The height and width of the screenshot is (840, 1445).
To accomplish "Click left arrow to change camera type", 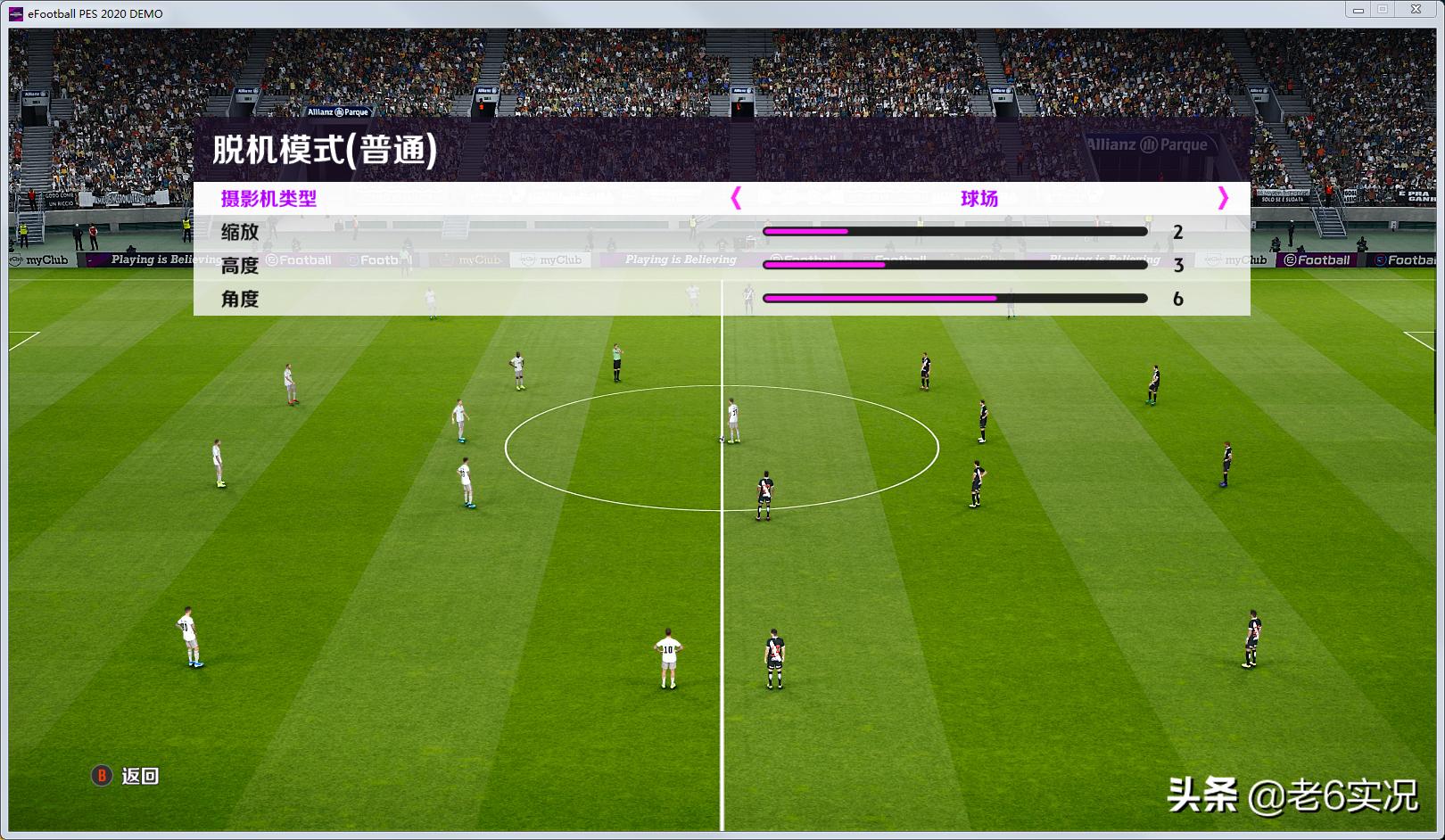I will pos(735,197).
